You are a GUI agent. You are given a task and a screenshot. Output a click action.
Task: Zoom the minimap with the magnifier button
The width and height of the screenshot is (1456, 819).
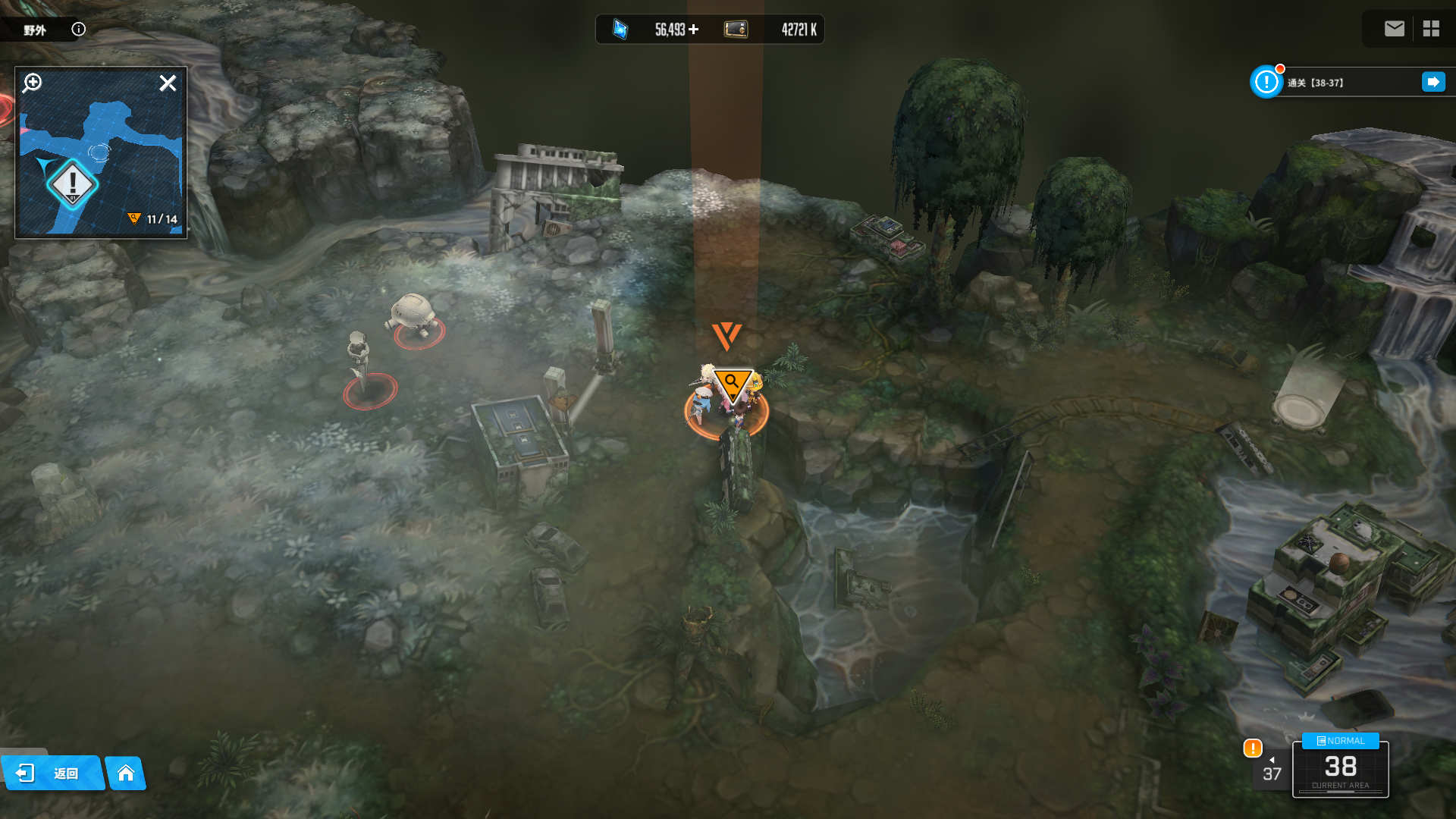(x=33, y=83)
